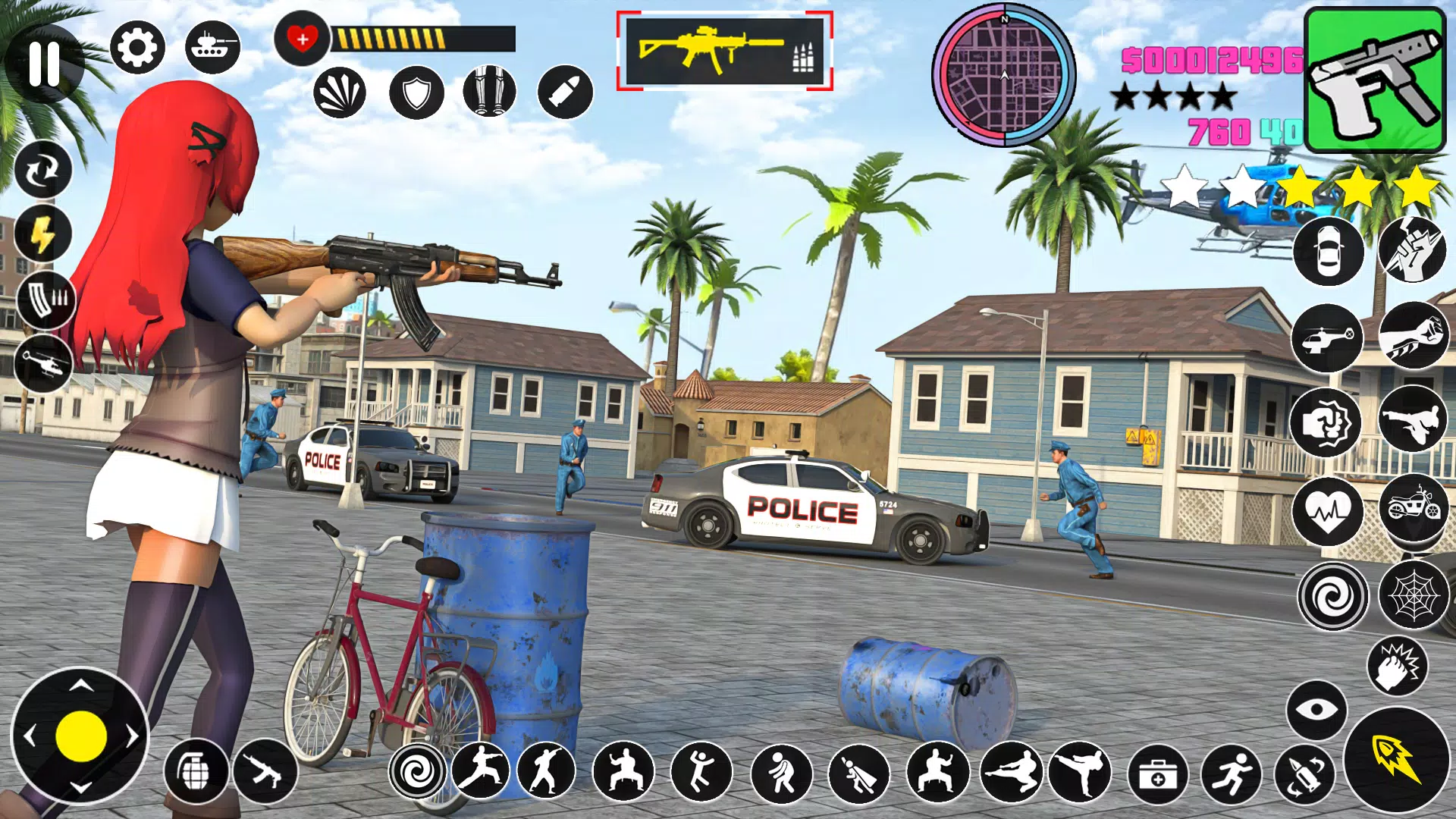Tap the tank vehicle icon
Viewport: 1456px width, 819px height.
pos(212,47)
